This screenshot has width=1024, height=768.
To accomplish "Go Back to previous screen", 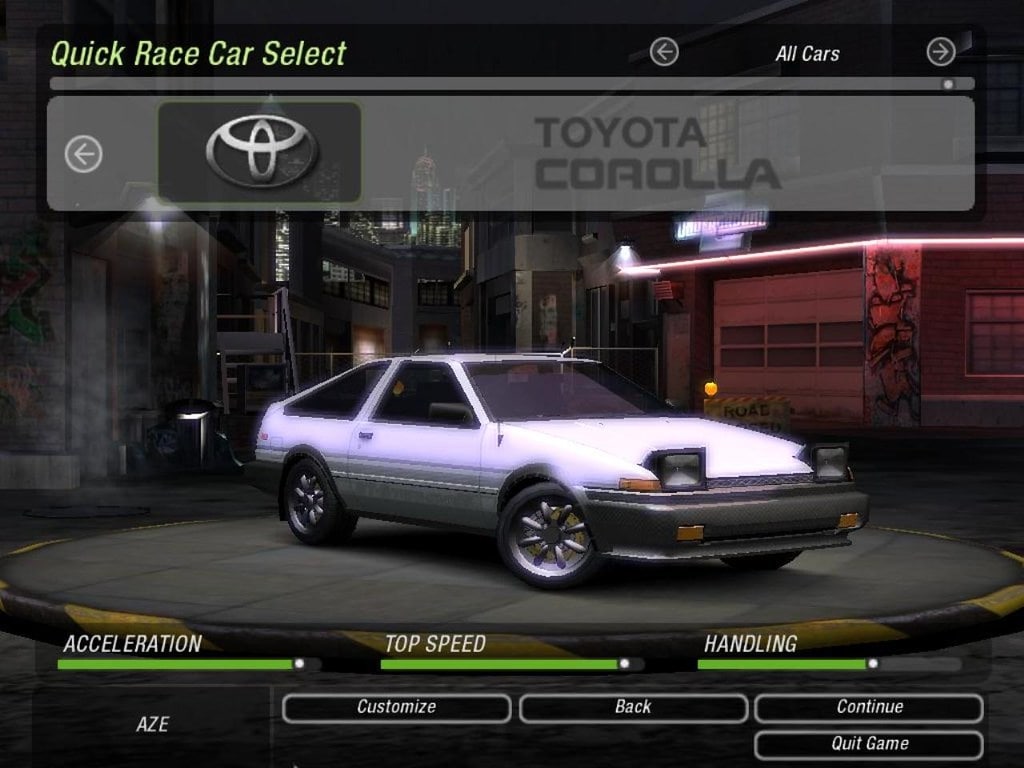I will tap(633, 708).
